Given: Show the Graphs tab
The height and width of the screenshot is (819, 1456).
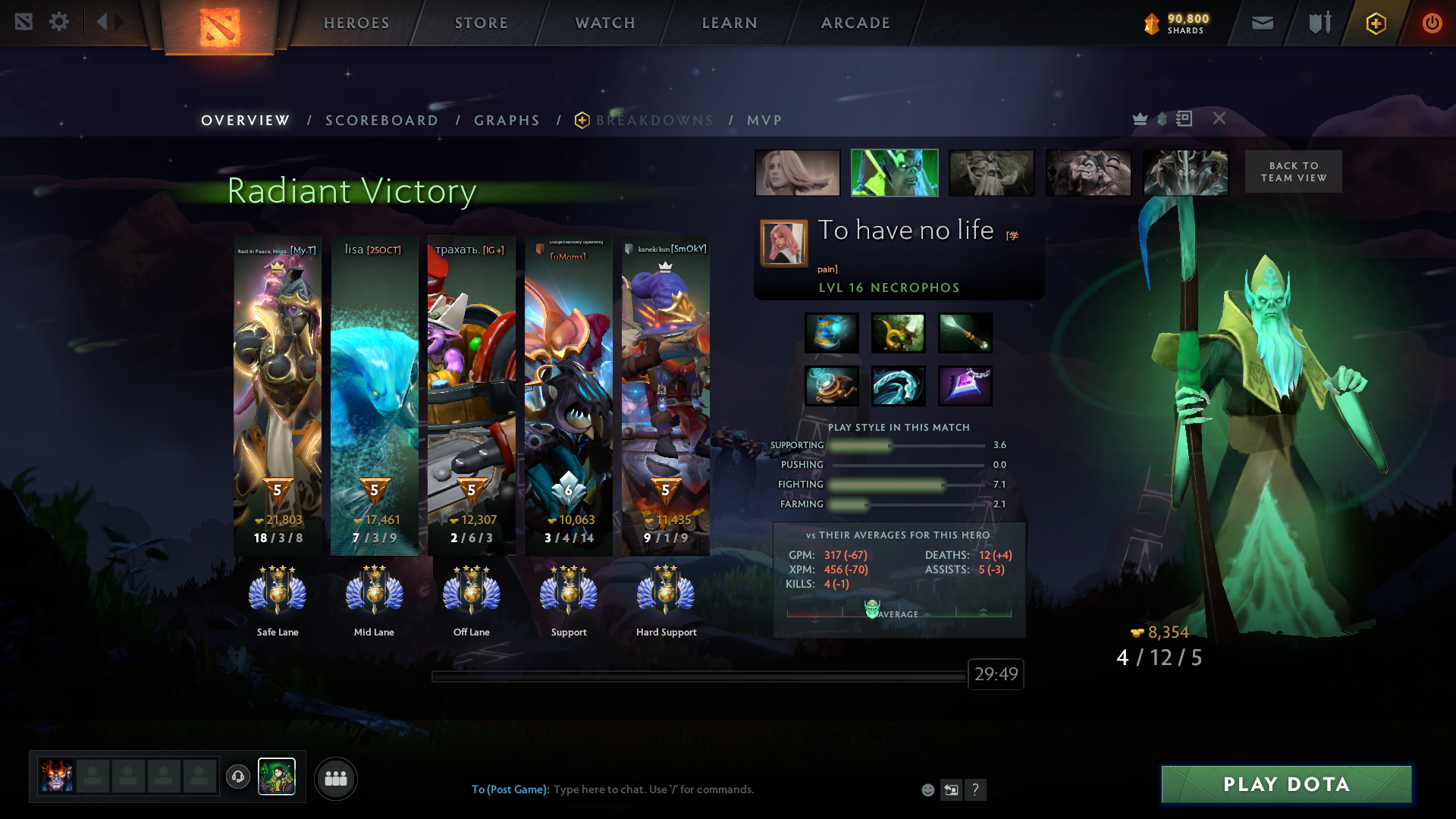Looking at the screenshot, I should (507, 121).
